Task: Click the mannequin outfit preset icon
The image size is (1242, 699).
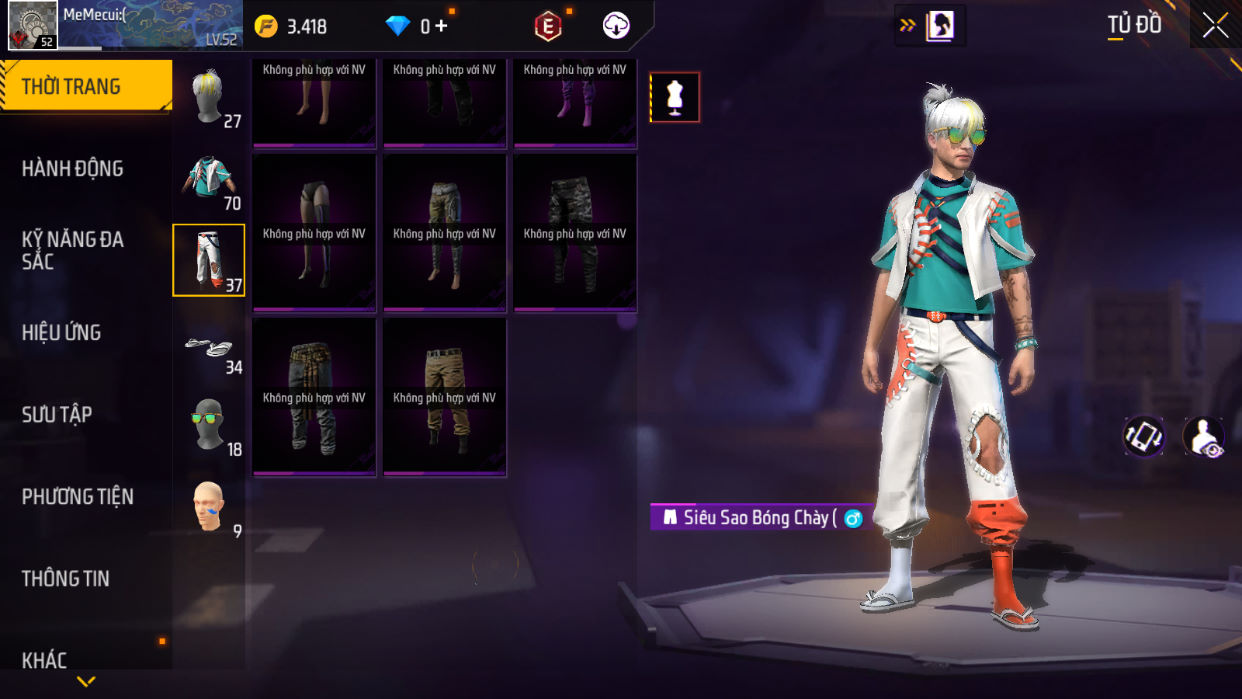Action: click(675, 98)
